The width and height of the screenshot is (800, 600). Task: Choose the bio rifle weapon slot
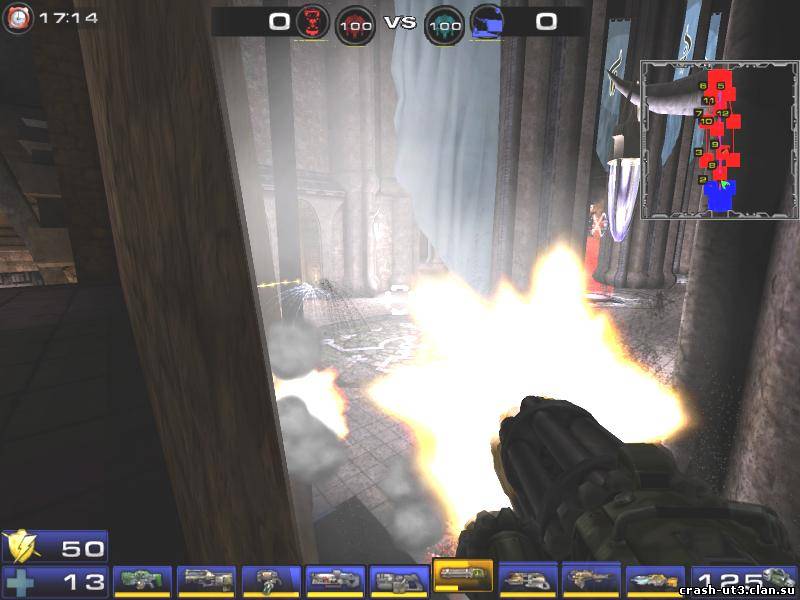[x=271, y=580]
